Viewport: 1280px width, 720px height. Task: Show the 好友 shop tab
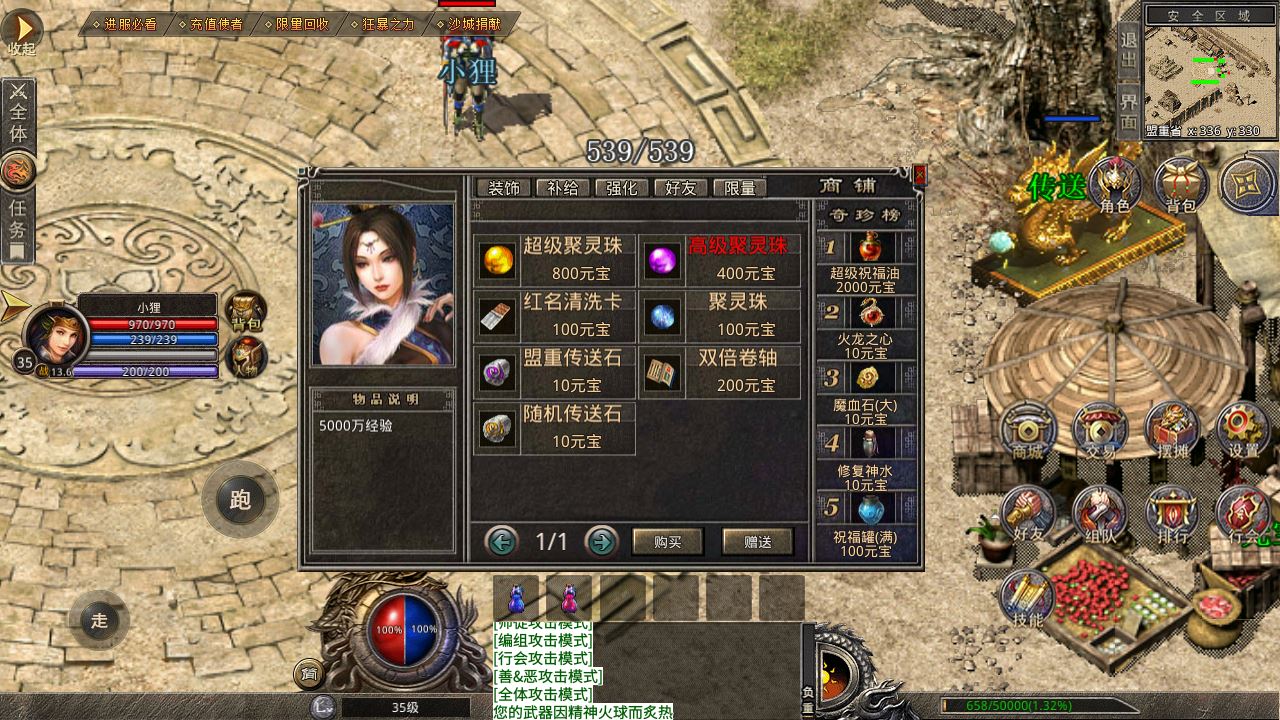[681, 188]
